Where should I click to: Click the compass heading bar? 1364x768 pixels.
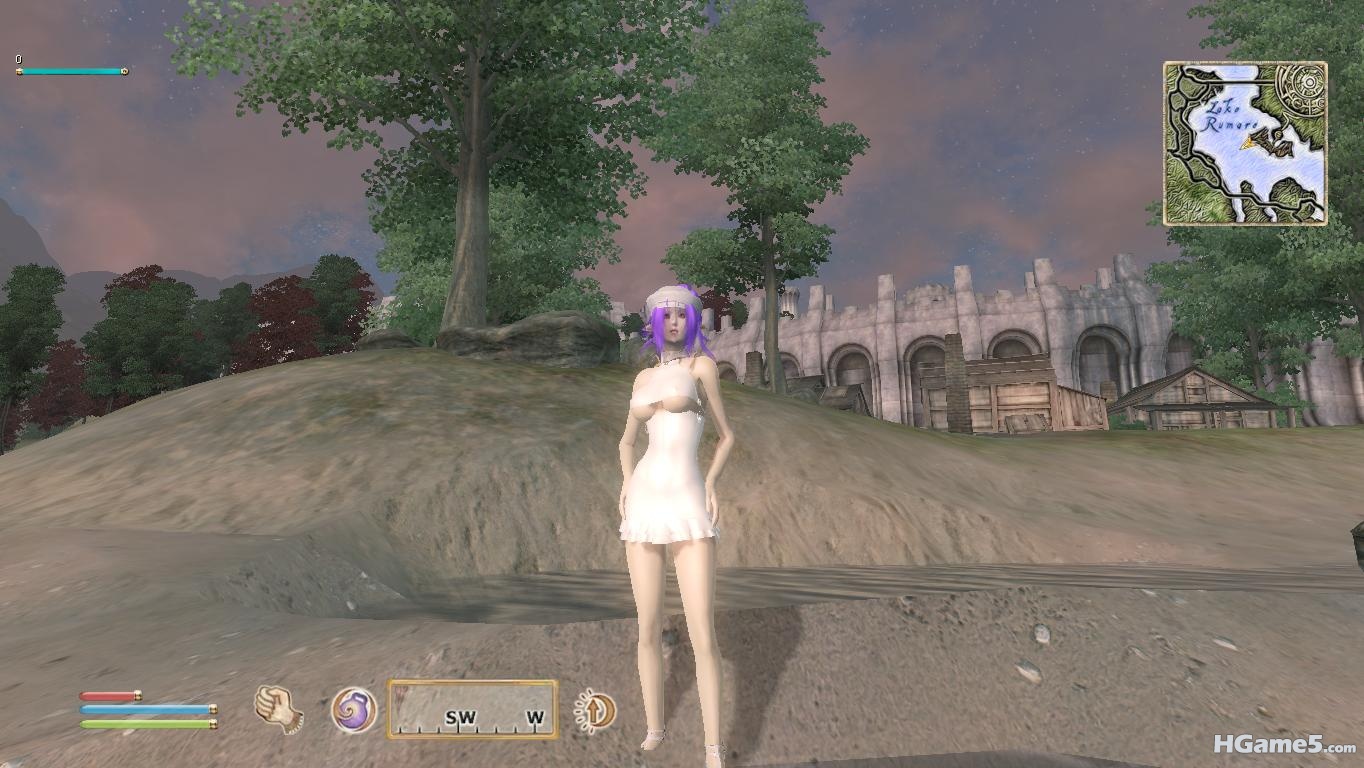tap(472, 709)
